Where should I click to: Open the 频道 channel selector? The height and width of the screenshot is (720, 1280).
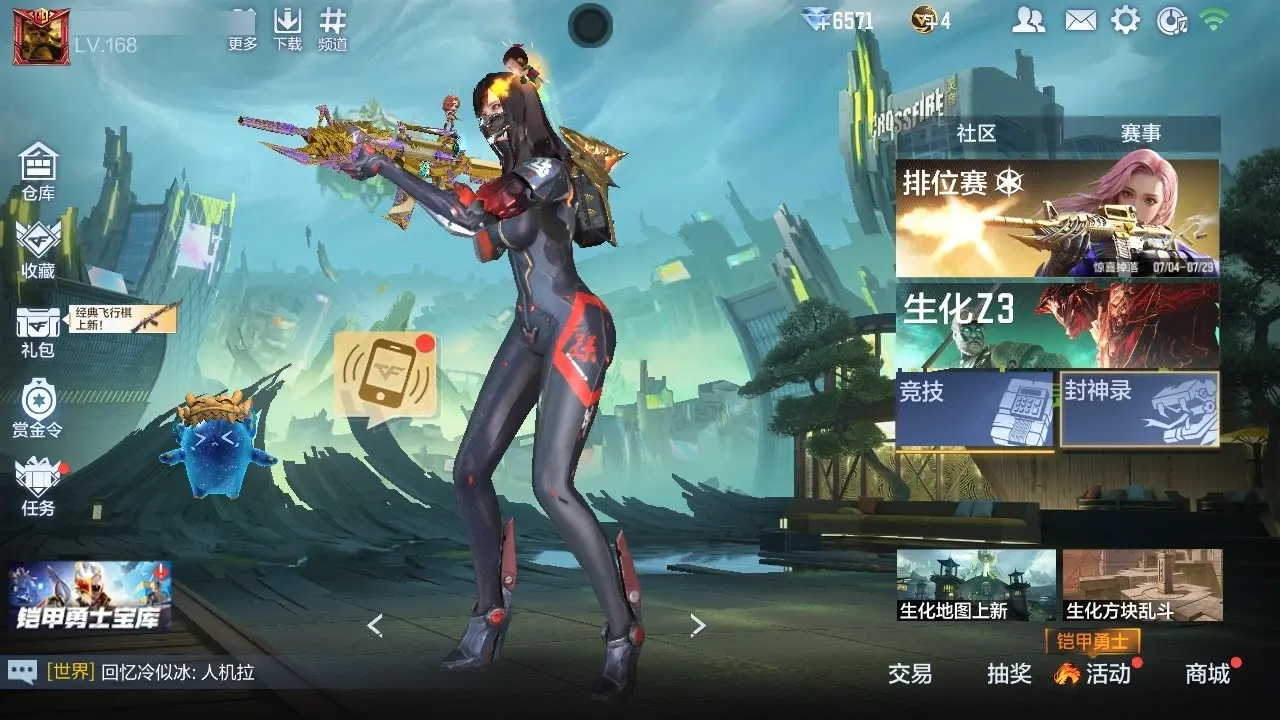click(x=333, y=28)
